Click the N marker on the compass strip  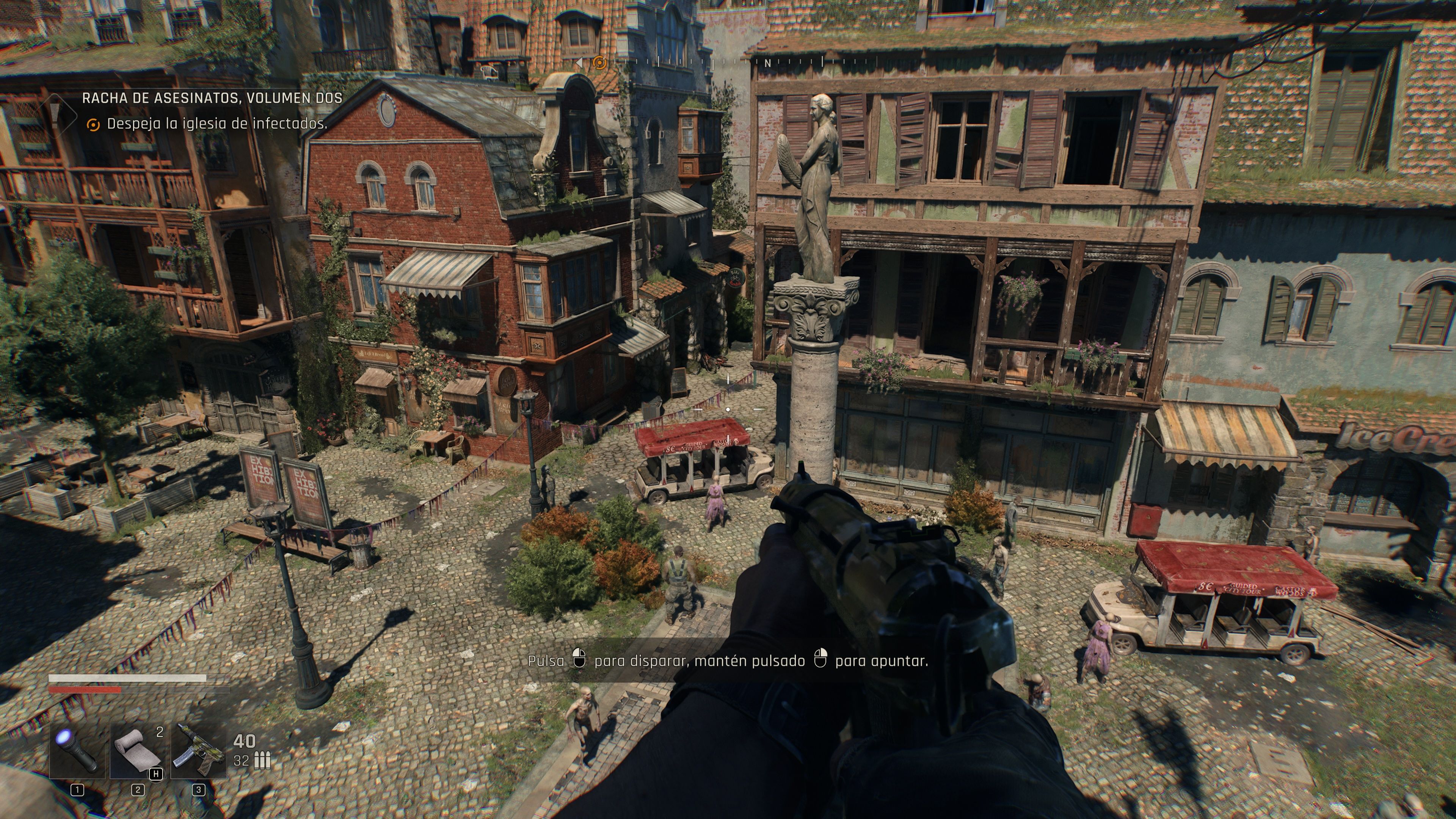tap(767, 64)
